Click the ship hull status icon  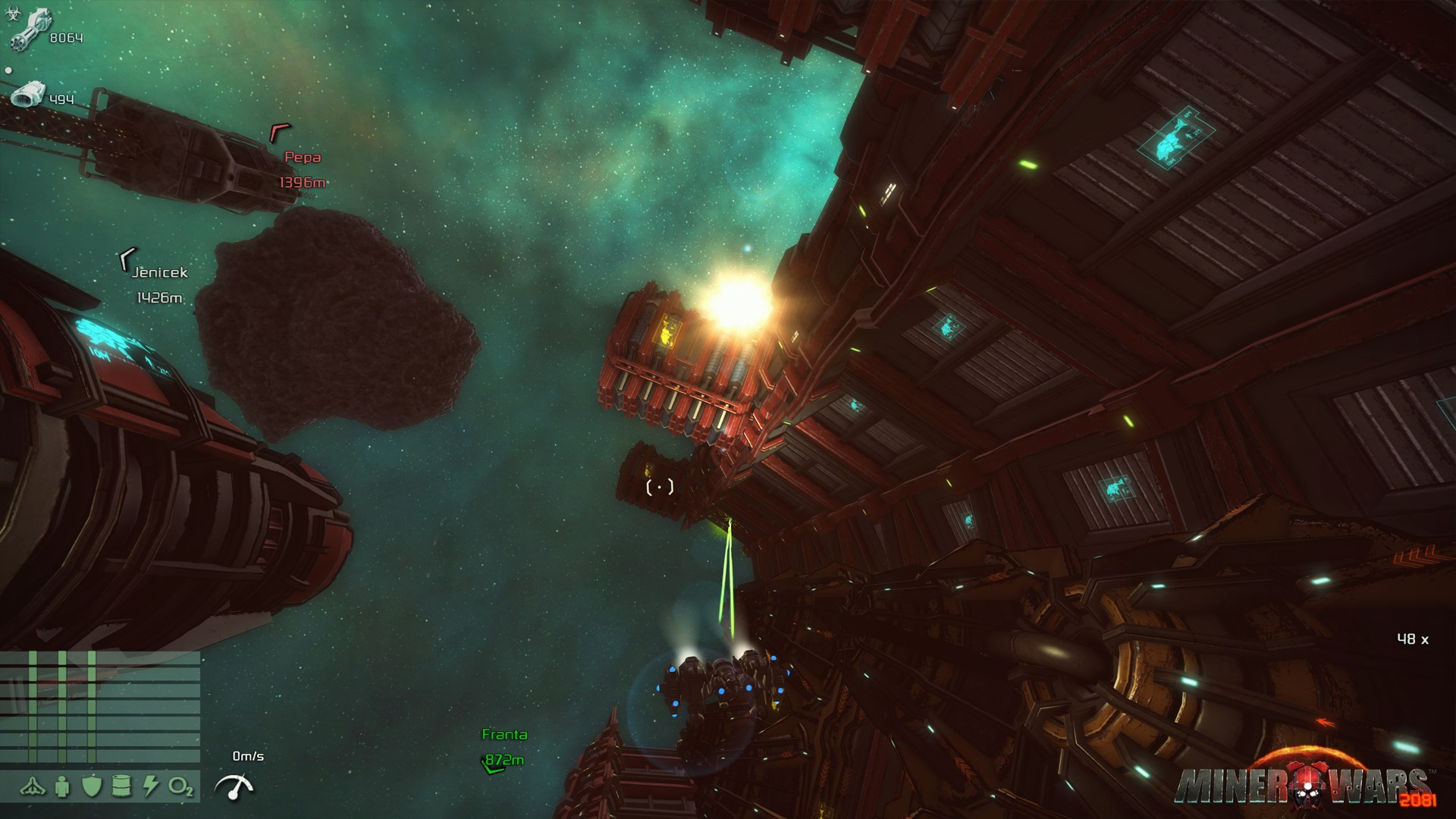(x=33, y=787)
